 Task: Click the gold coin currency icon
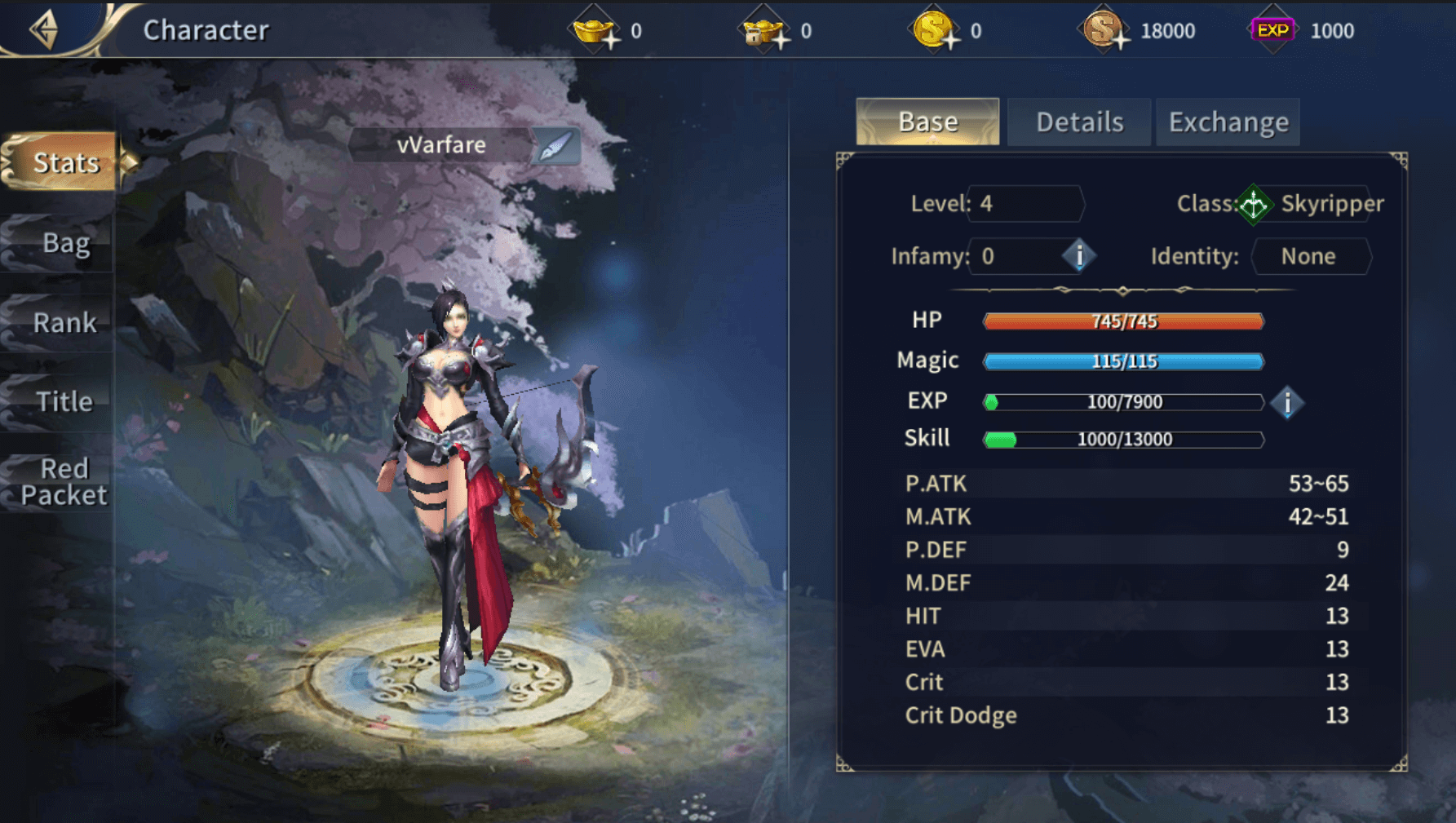[x=933, y=31]
